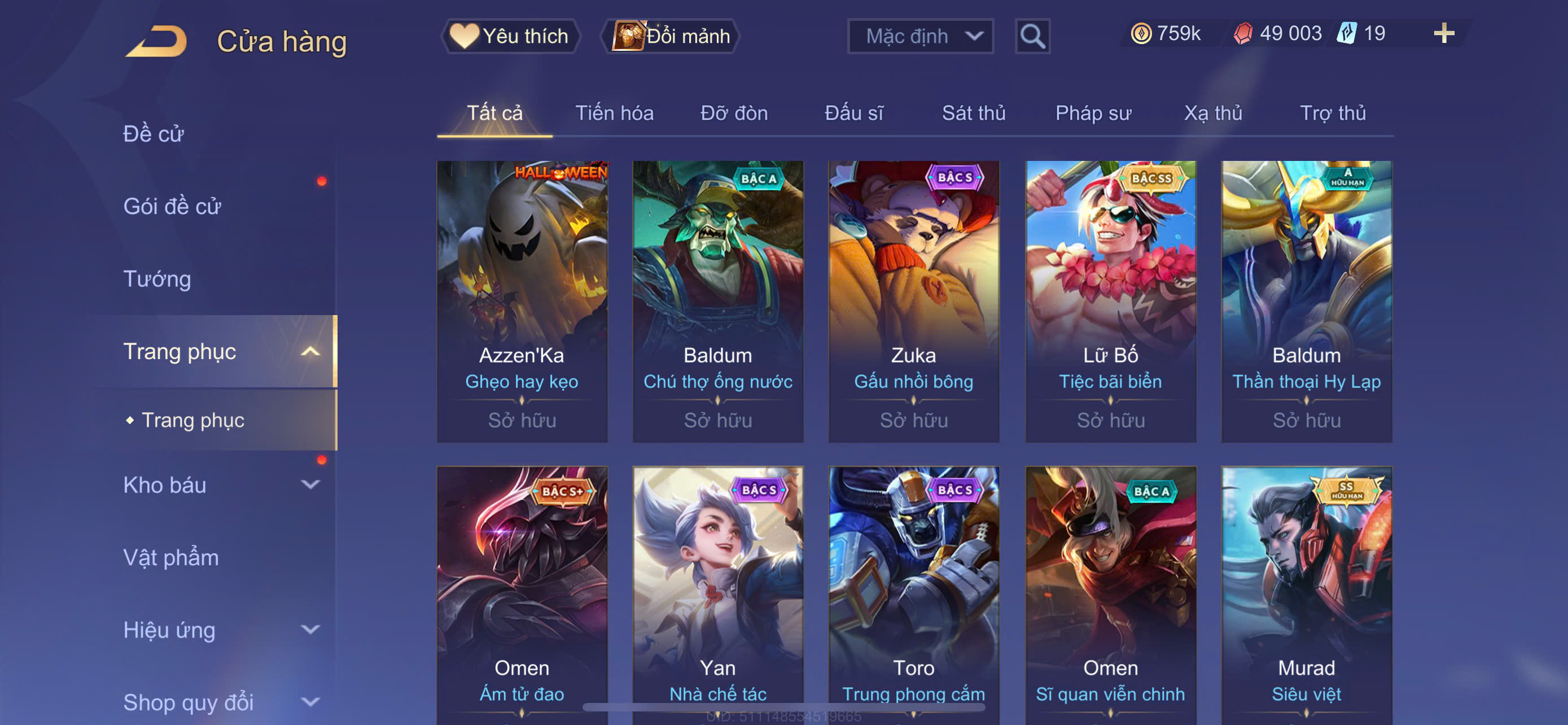Select the Azzen'Ka Ghẹo hay kẹo skin
This screenshot has height=725, width=1568.
coord(522,301)
